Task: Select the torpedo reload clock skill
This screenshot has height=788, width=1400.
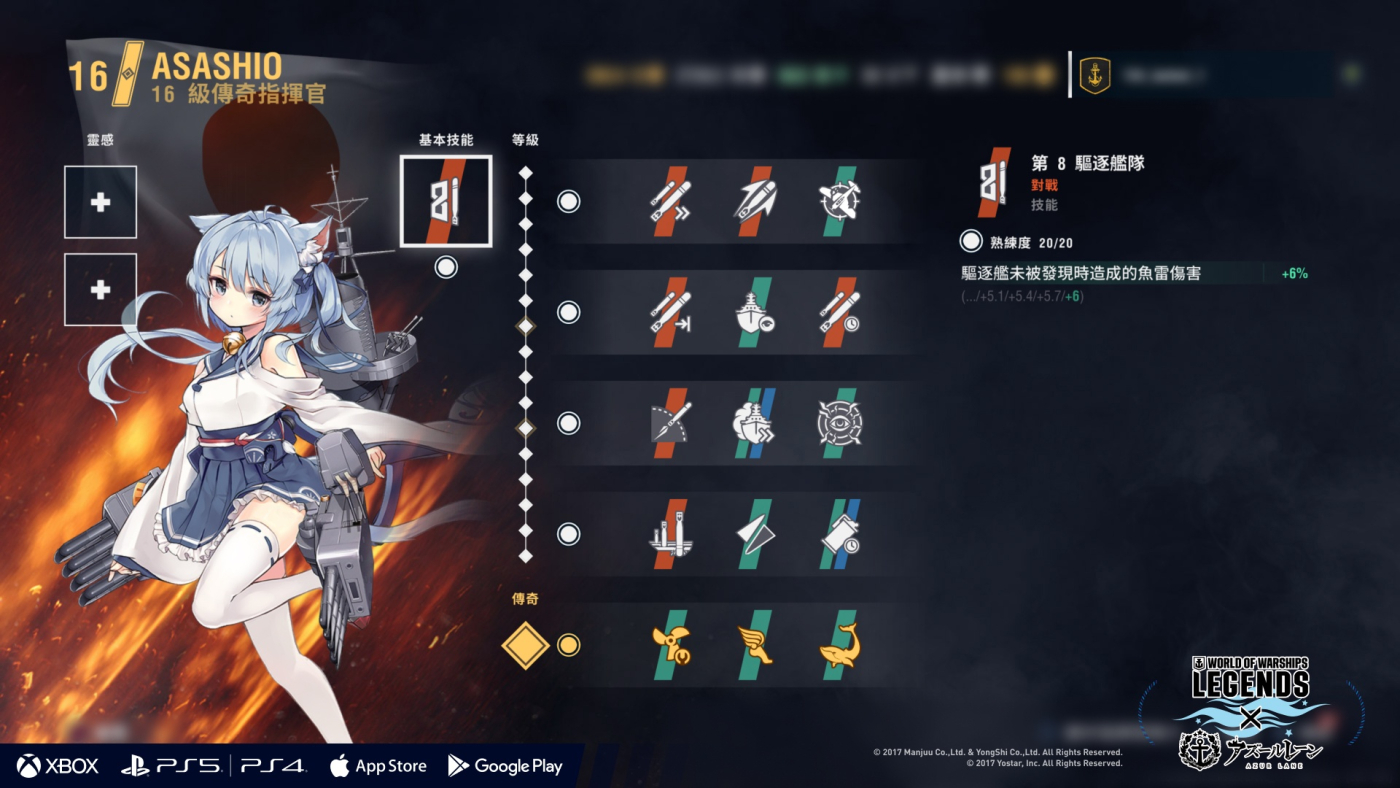Action: click(838, 312)
